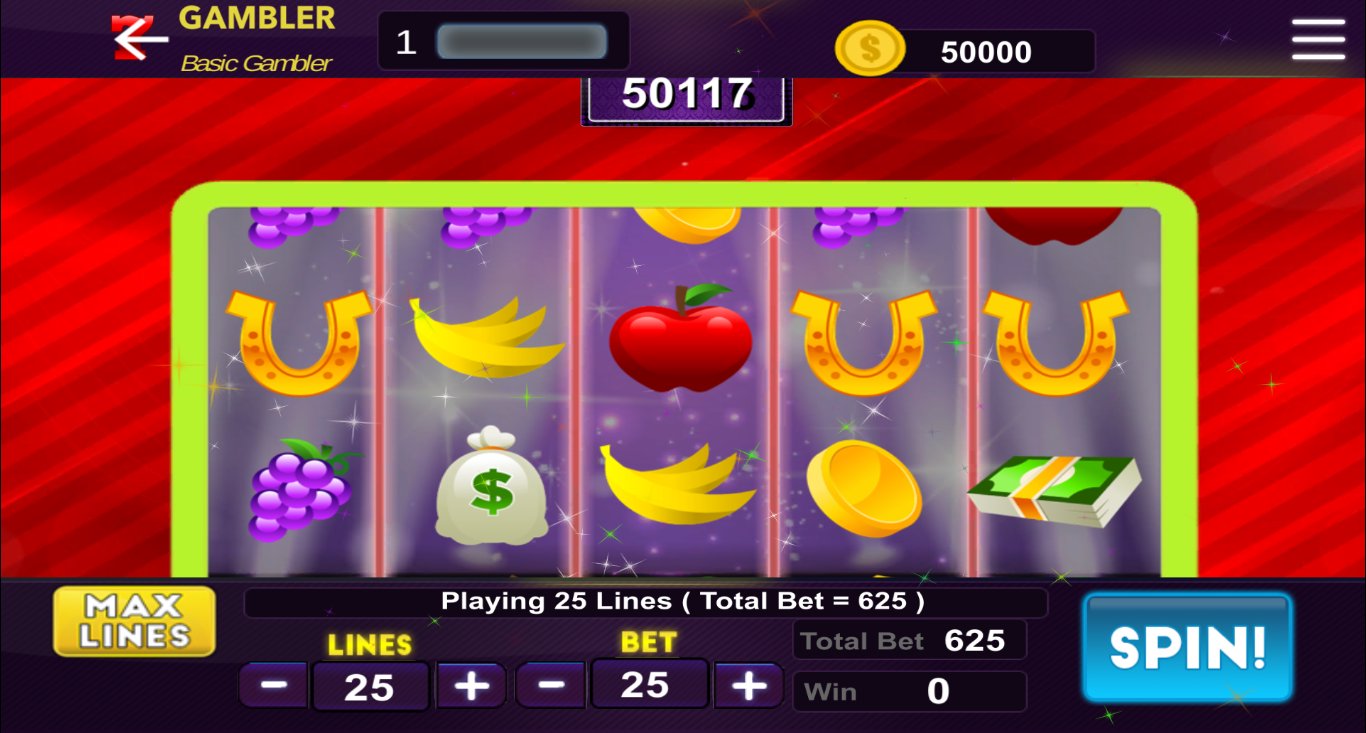The image size is (1366, 733).
Task: Click the Basic Gambler title
Action: (255, 63)
